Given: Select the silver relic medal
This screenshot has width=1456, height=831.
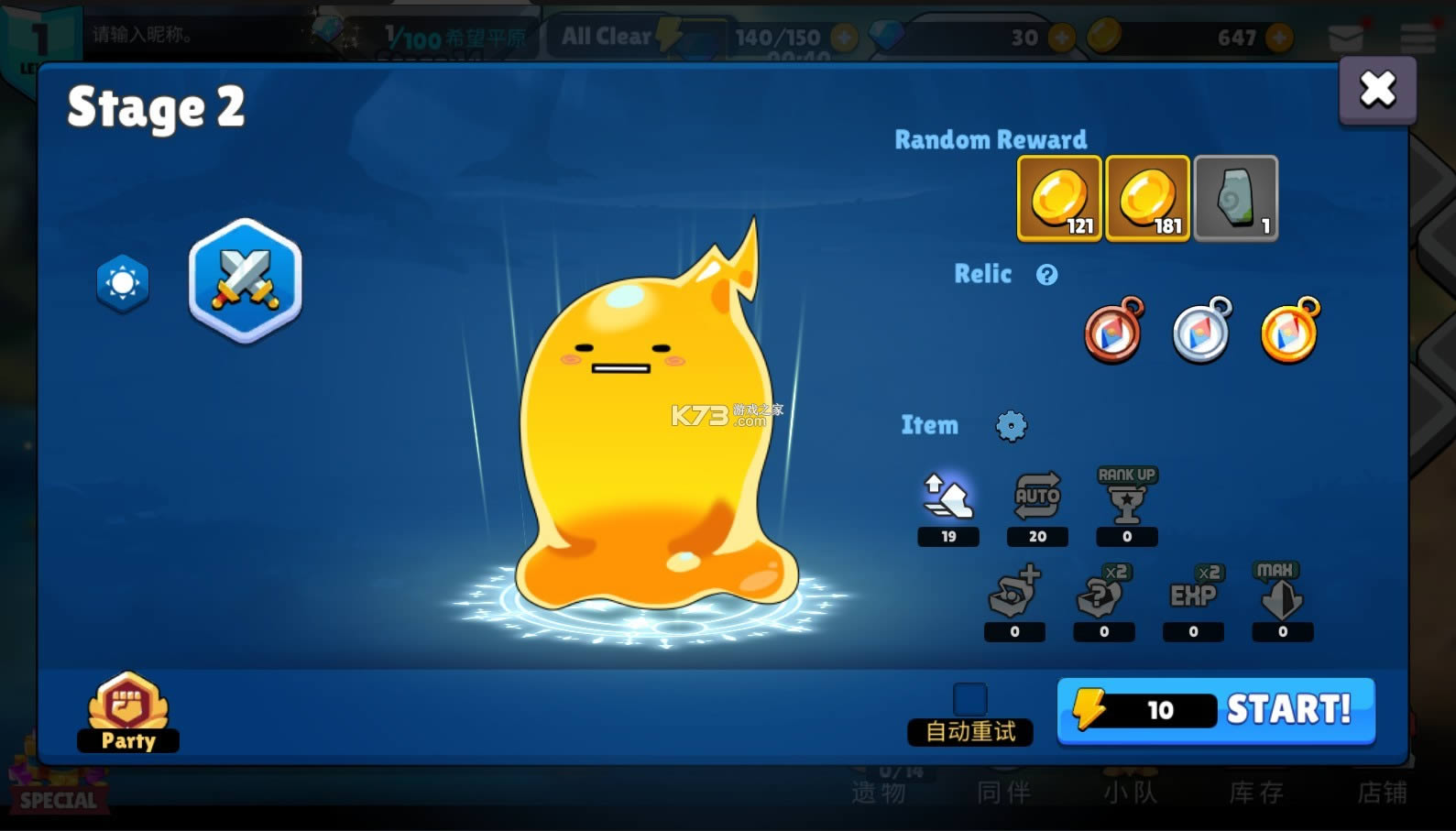Looking at the screenshot, I should [1201, 331].
